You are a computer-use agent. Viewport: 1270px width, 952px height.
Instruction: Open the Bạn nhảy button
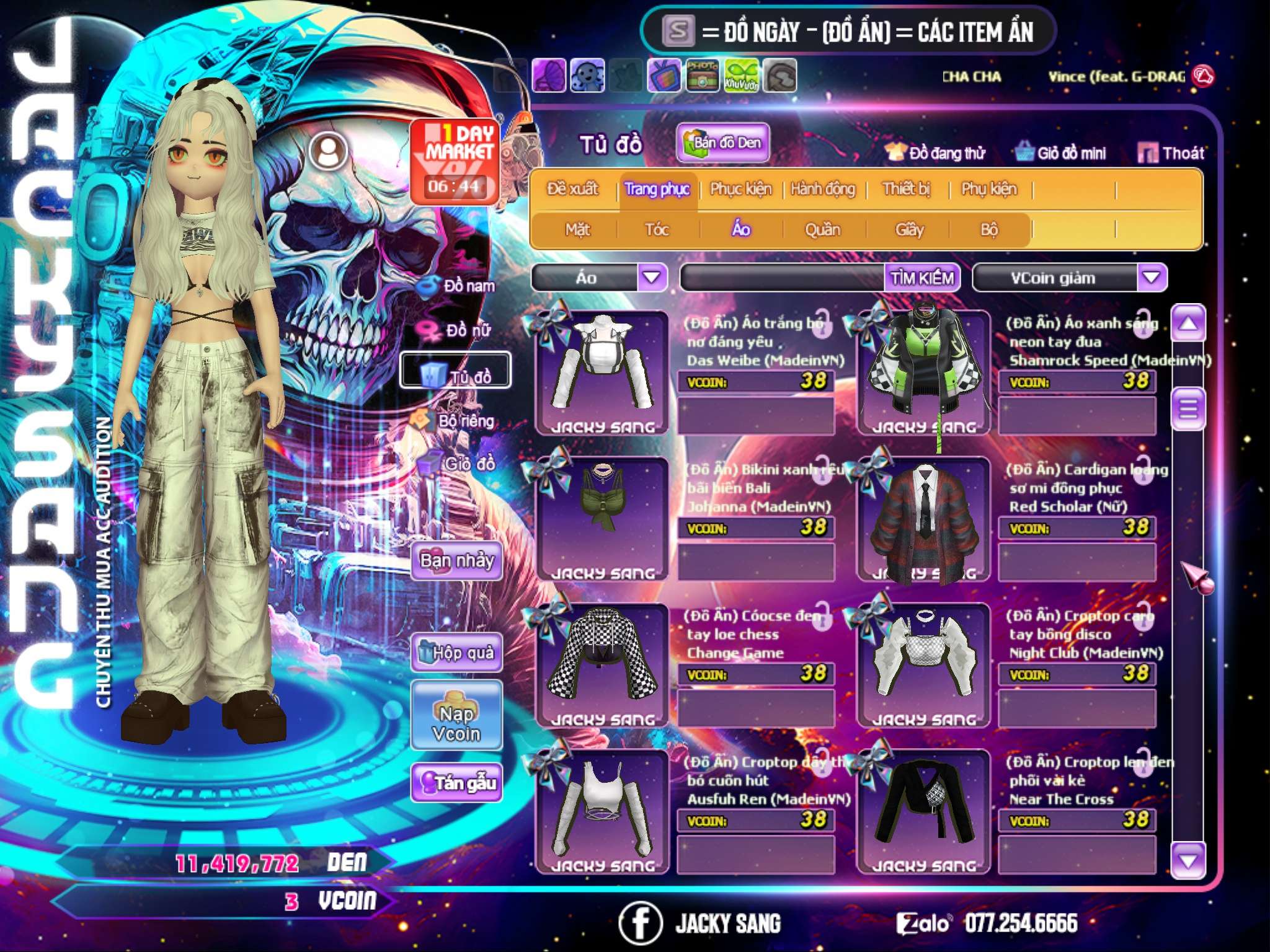[457, 561]
